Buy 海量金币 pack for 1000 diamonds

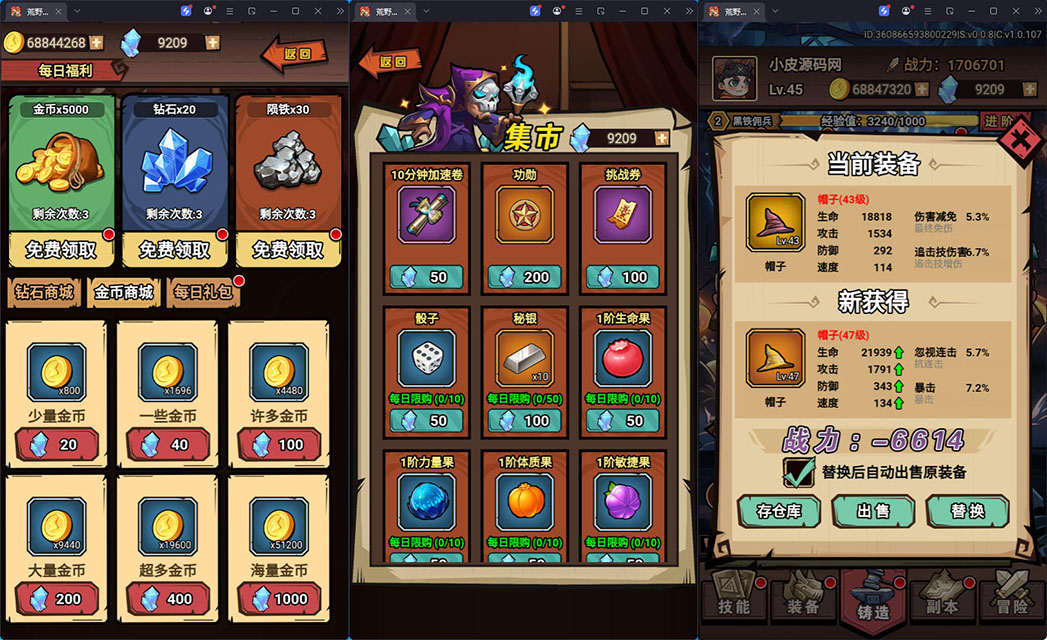pos(279,598)
